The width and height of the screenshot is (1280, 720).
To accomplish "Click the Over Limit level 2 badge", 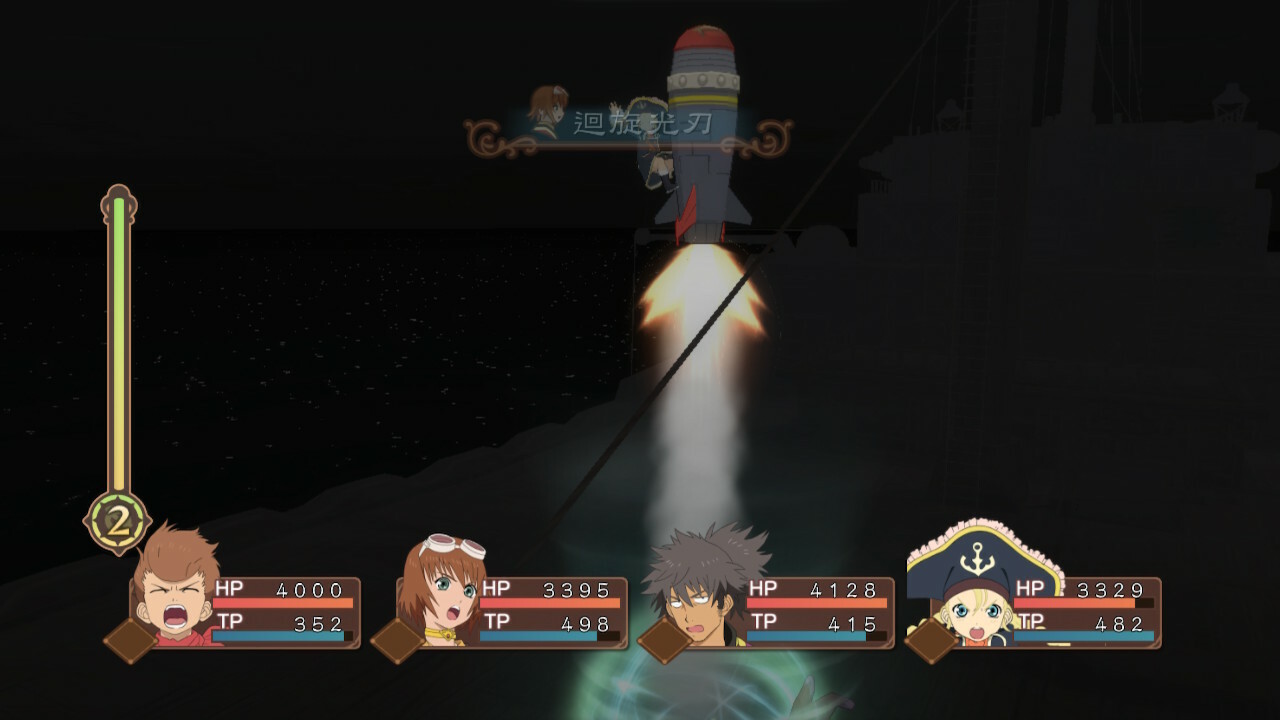I will click(117, 521).
